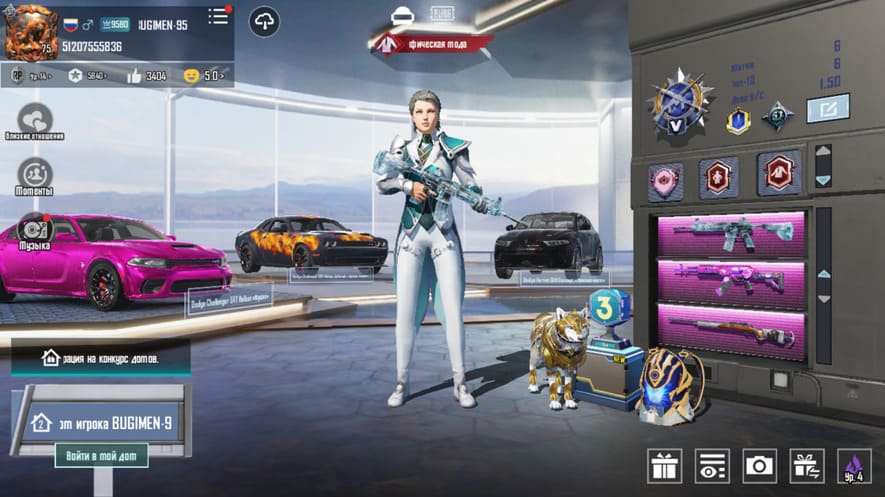
Task: Open the close relationships heart icon
Action: (35, 119)
